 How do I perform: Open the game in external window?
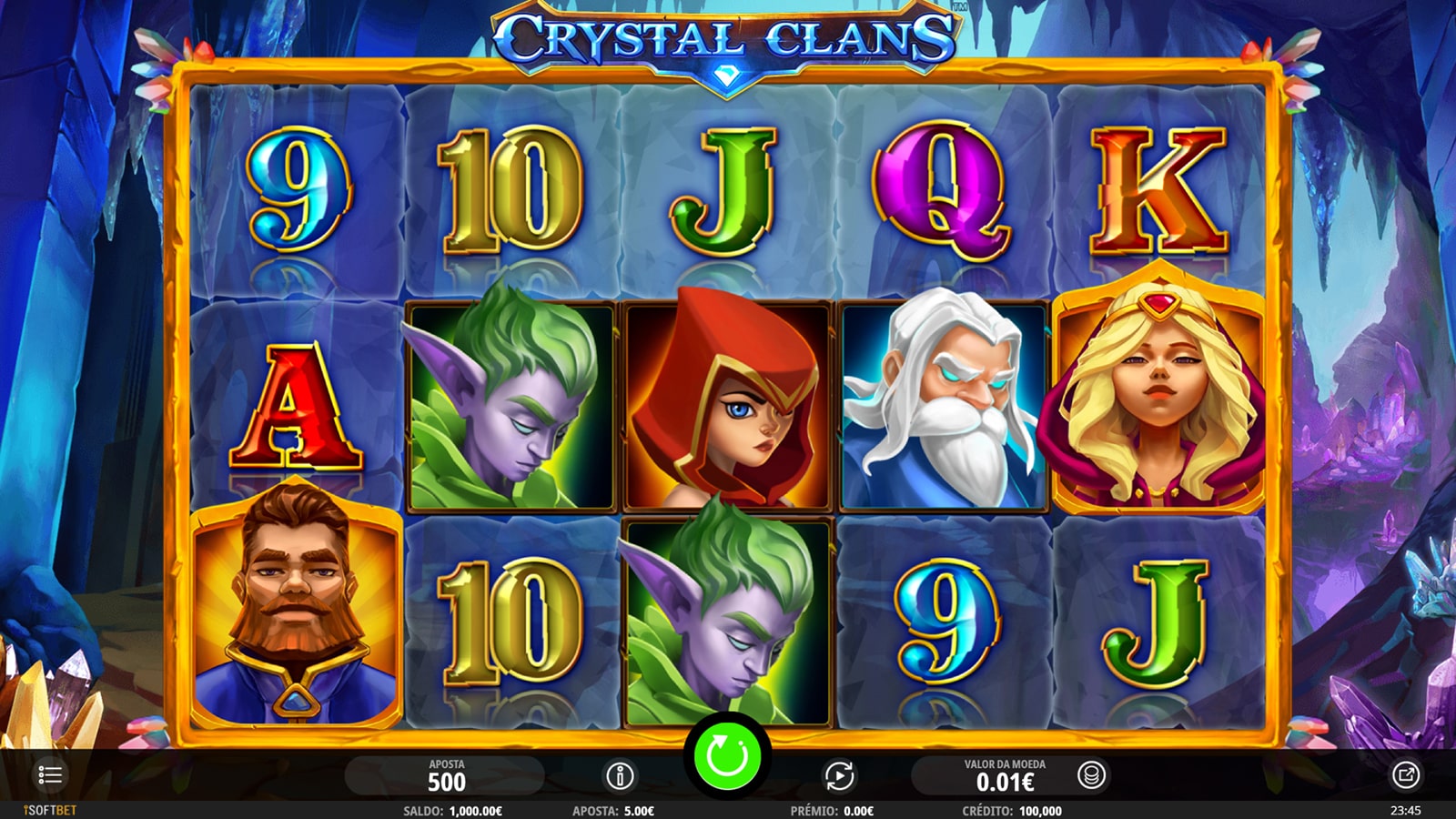click(1405, 775)
